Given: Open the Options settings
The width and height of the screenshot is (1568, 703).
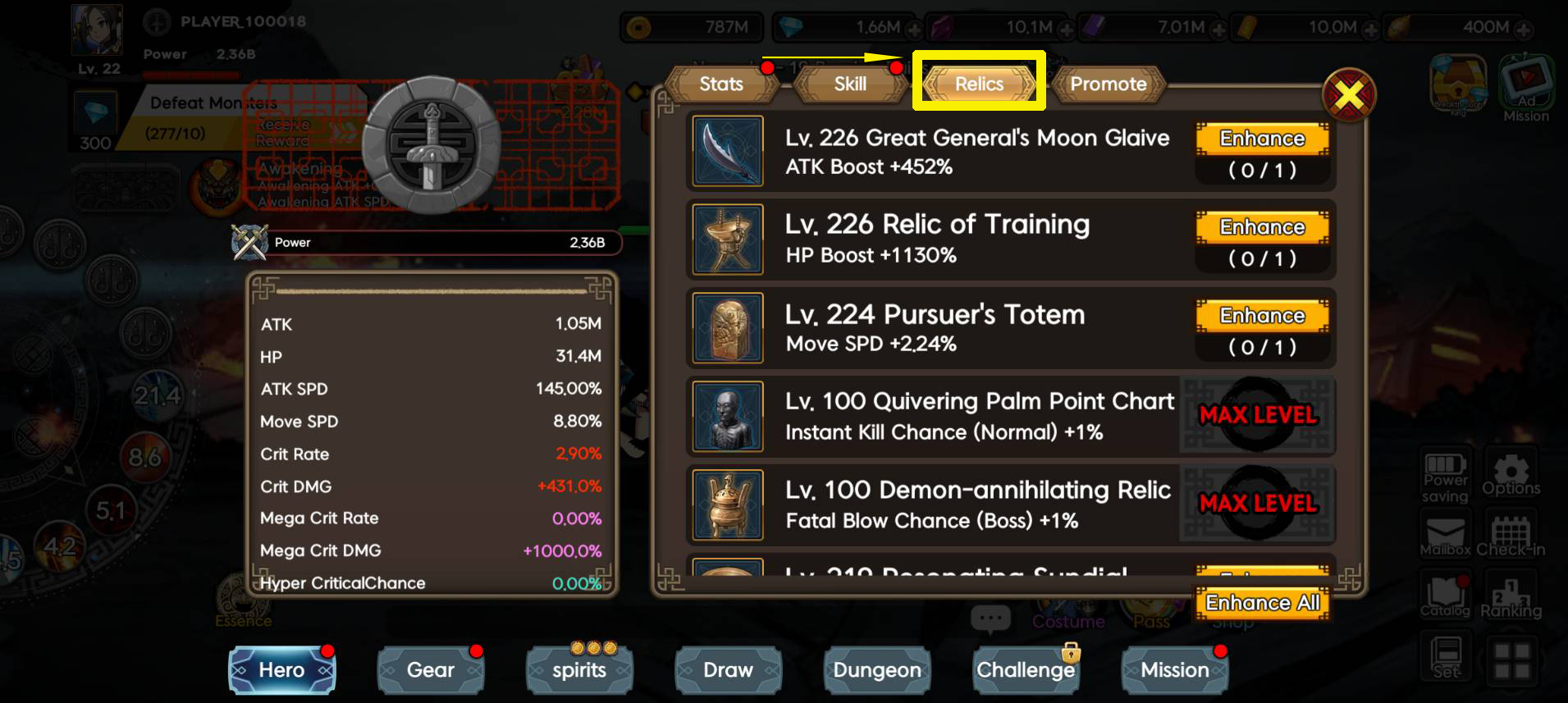Looking at the screenshot, I should (1511, 474).
